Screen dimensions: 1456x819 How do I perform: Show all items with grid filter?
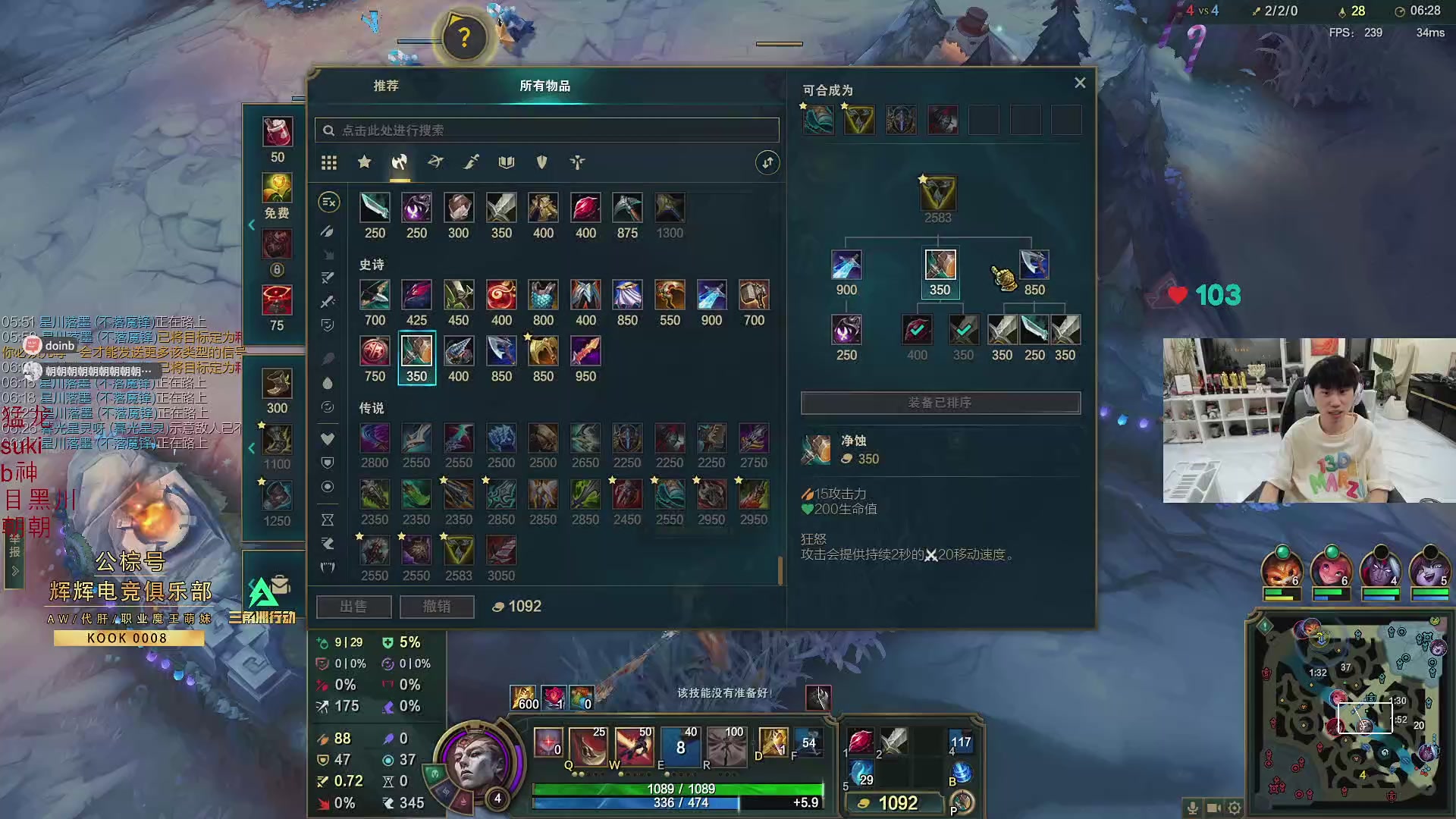point(328,162)
